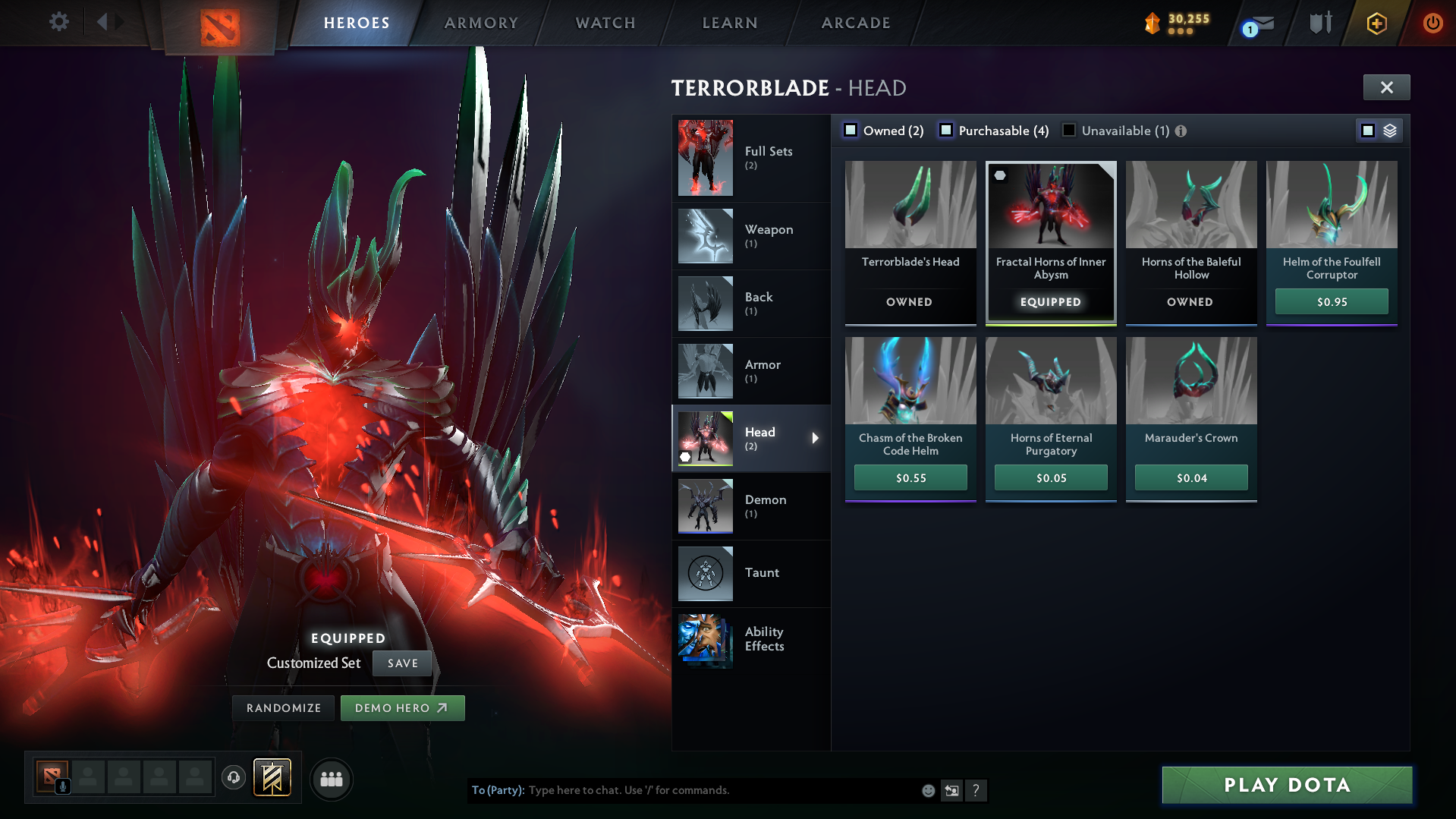Enable the Unavailable items filter

1068,130
